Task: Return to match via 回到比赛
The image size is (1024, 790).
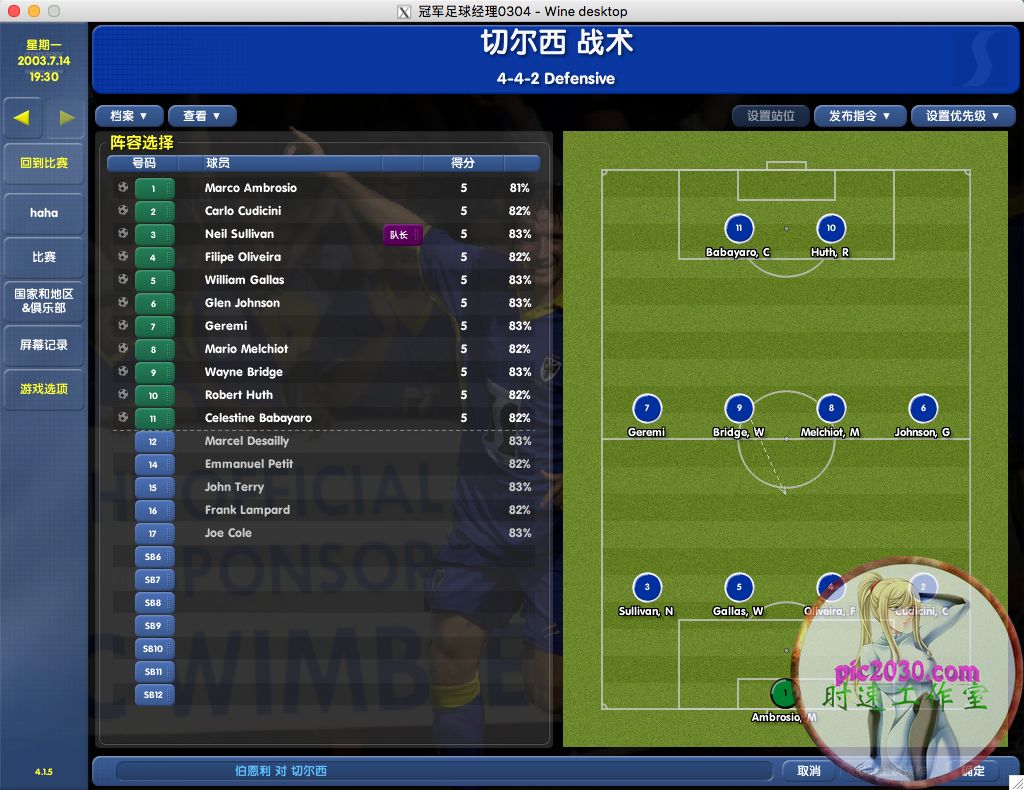Action: [44, 163]
